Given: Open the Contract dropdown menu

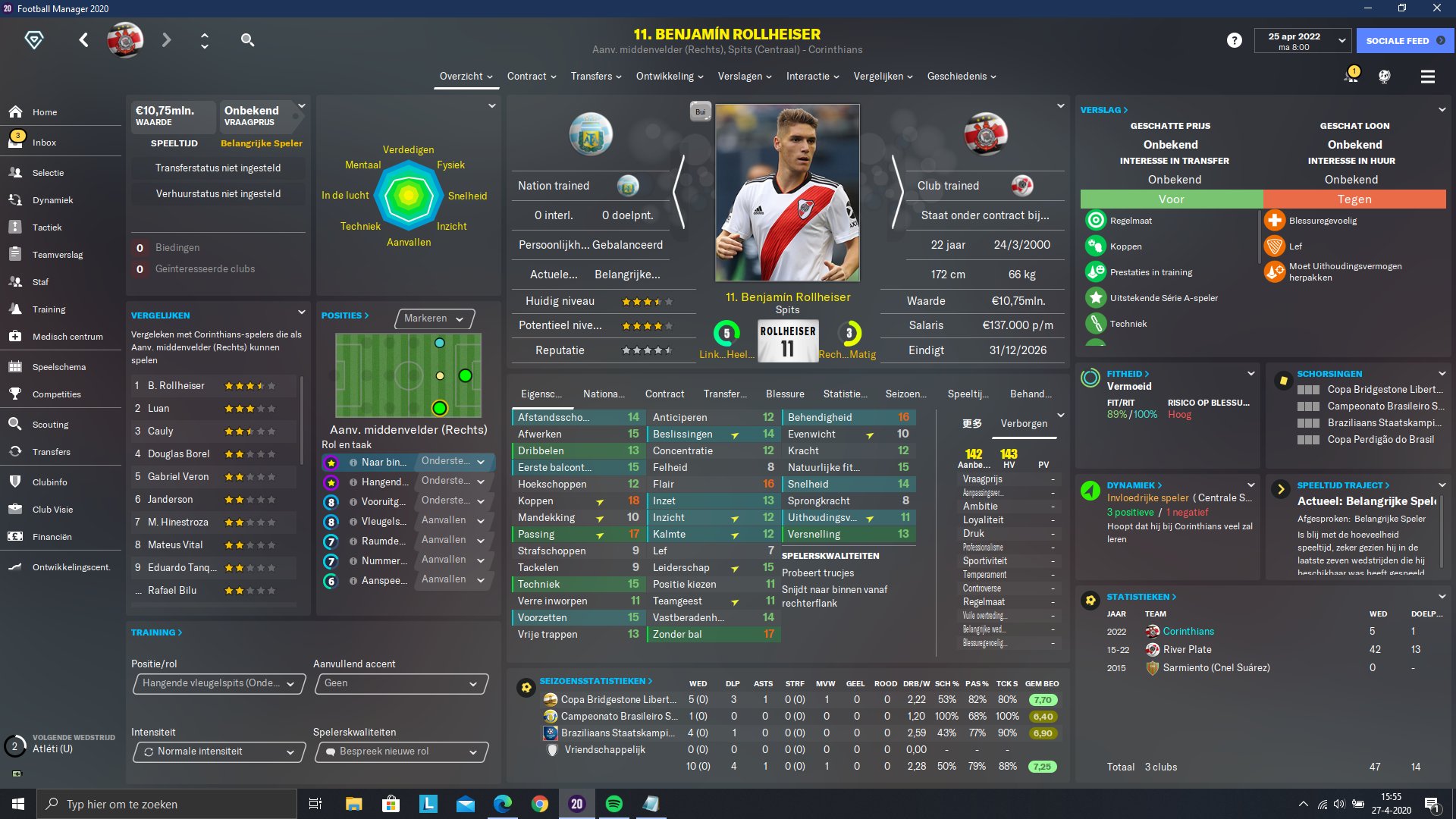Looking at the screenshot, I should (x=531, y=77).
